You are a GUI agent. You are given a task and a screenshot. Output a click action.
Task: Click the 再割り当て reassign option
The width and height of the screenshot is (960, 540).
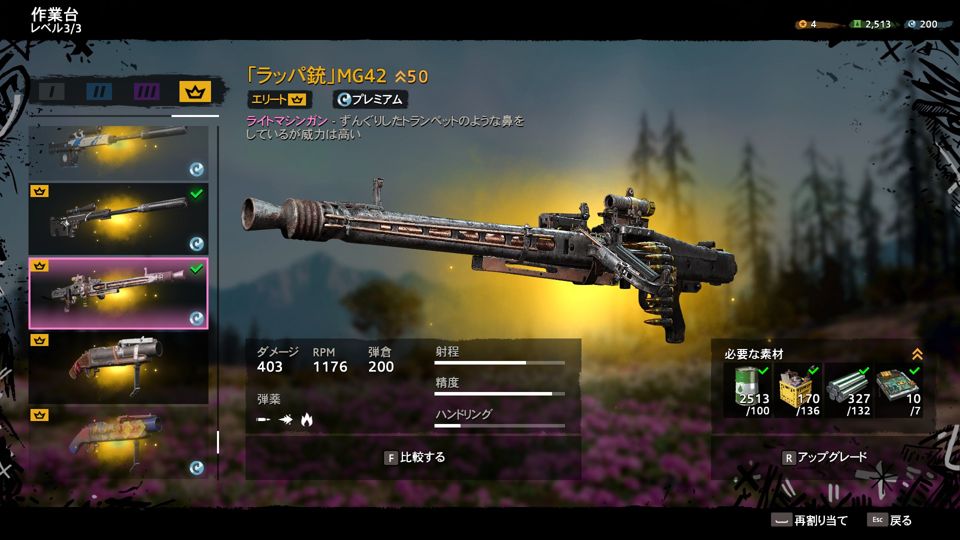[x=809, y=520]
